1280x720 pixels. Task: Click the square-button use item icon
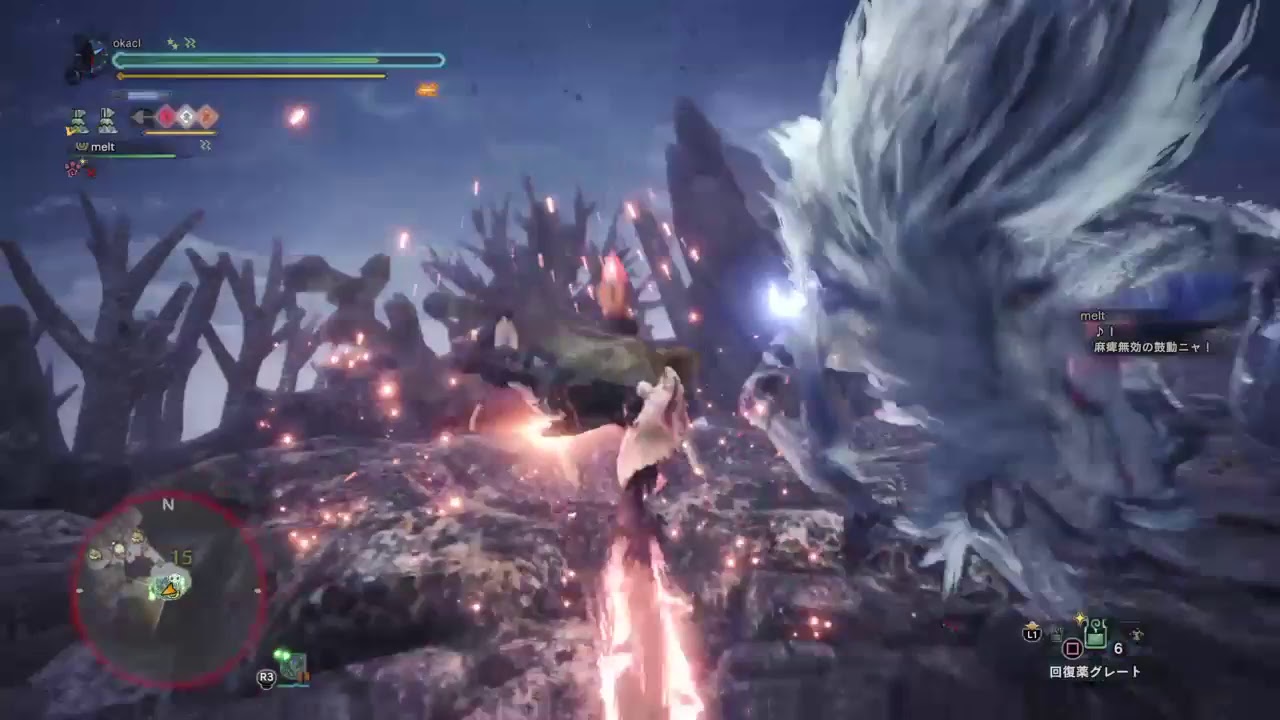click(1072, 649)
